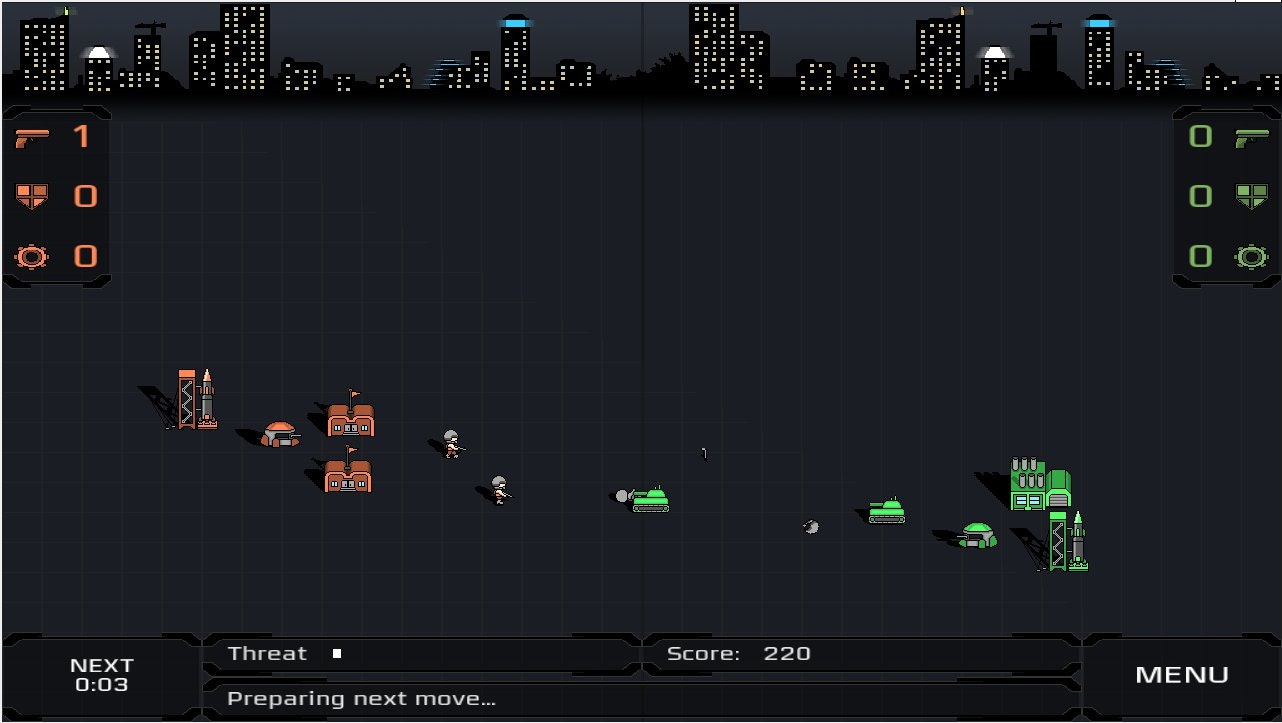Click the second green tank
This screenshot has height=723, width=1282.
point(886,510)
